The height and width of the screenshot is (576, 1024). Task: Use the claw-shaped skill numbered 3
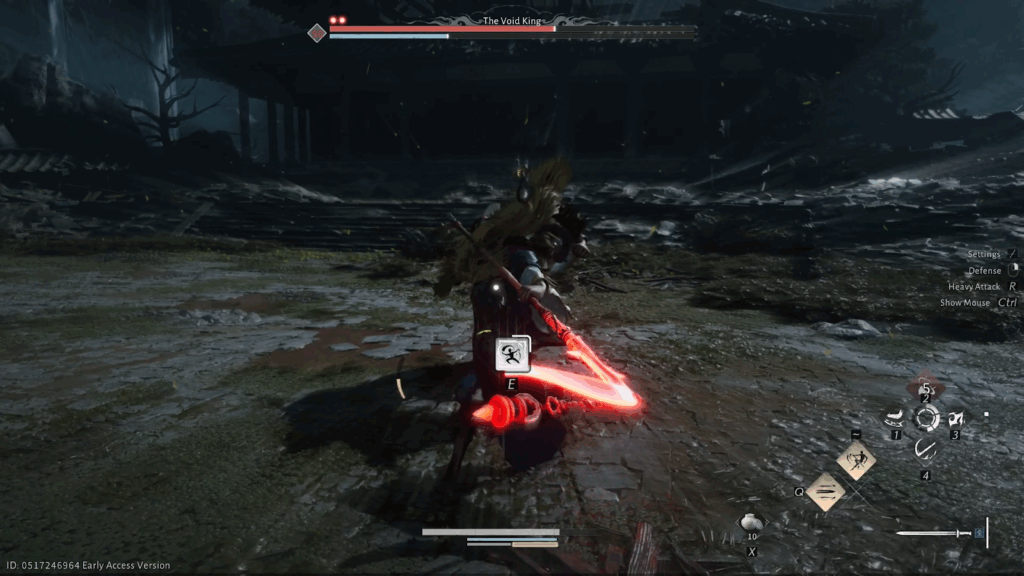coord(956,418)
